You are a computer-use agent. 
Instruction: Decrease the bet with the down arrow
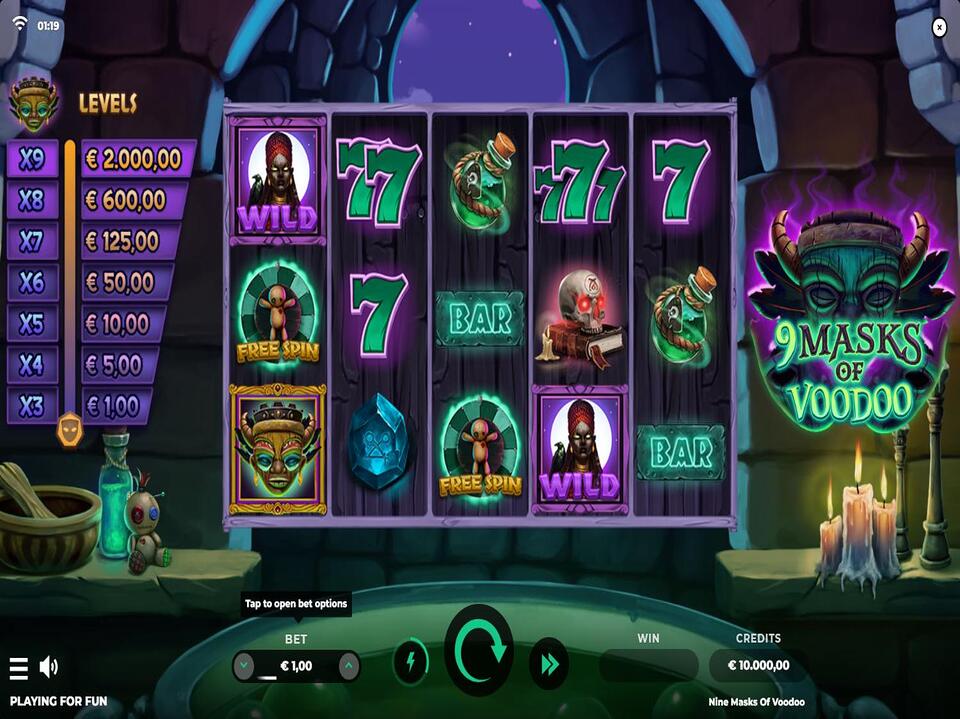[245, 665]
